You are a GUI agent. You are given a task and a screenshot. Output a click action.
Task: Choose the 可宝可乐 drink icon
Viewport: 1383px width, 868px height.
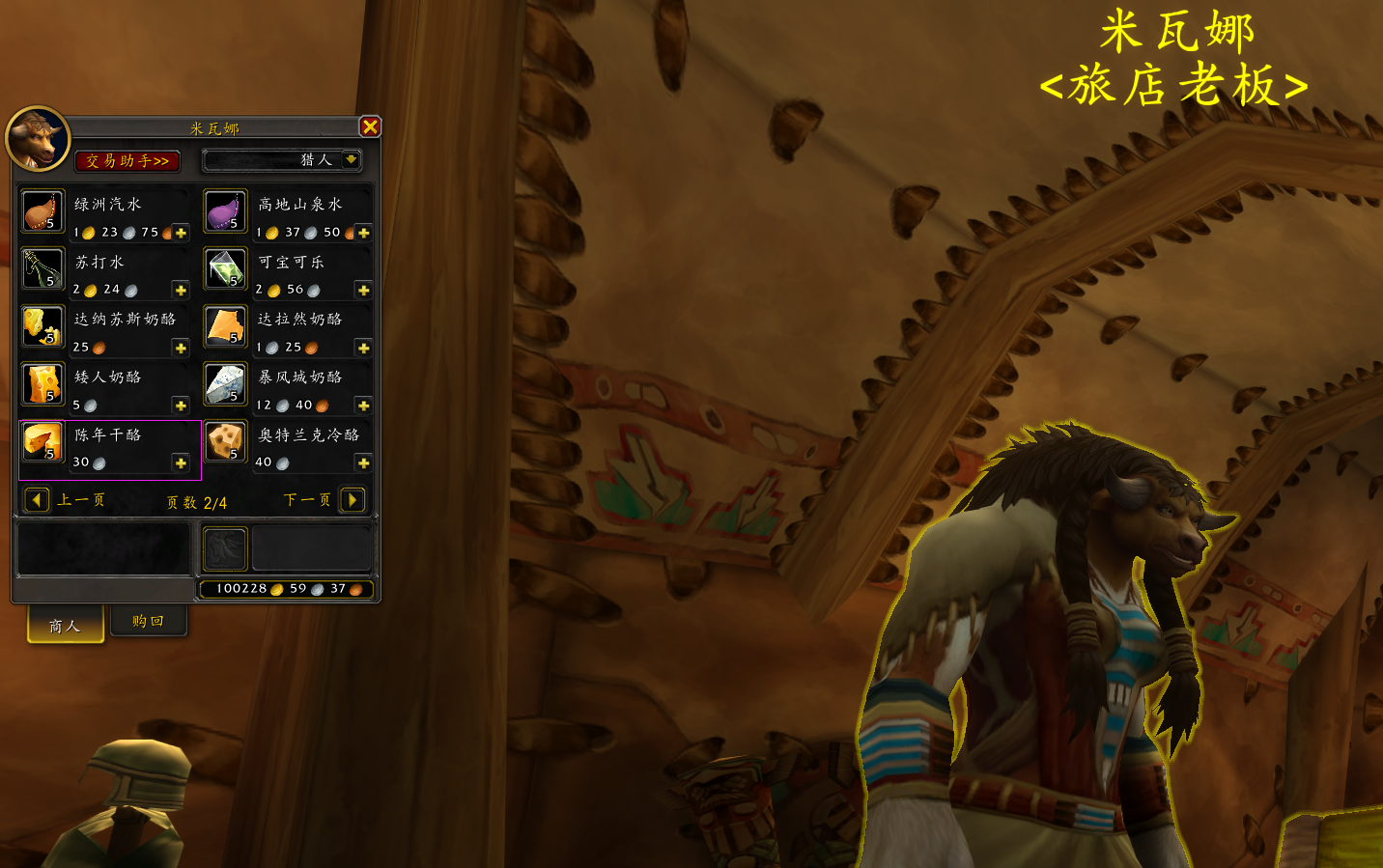tap(225, 269)
